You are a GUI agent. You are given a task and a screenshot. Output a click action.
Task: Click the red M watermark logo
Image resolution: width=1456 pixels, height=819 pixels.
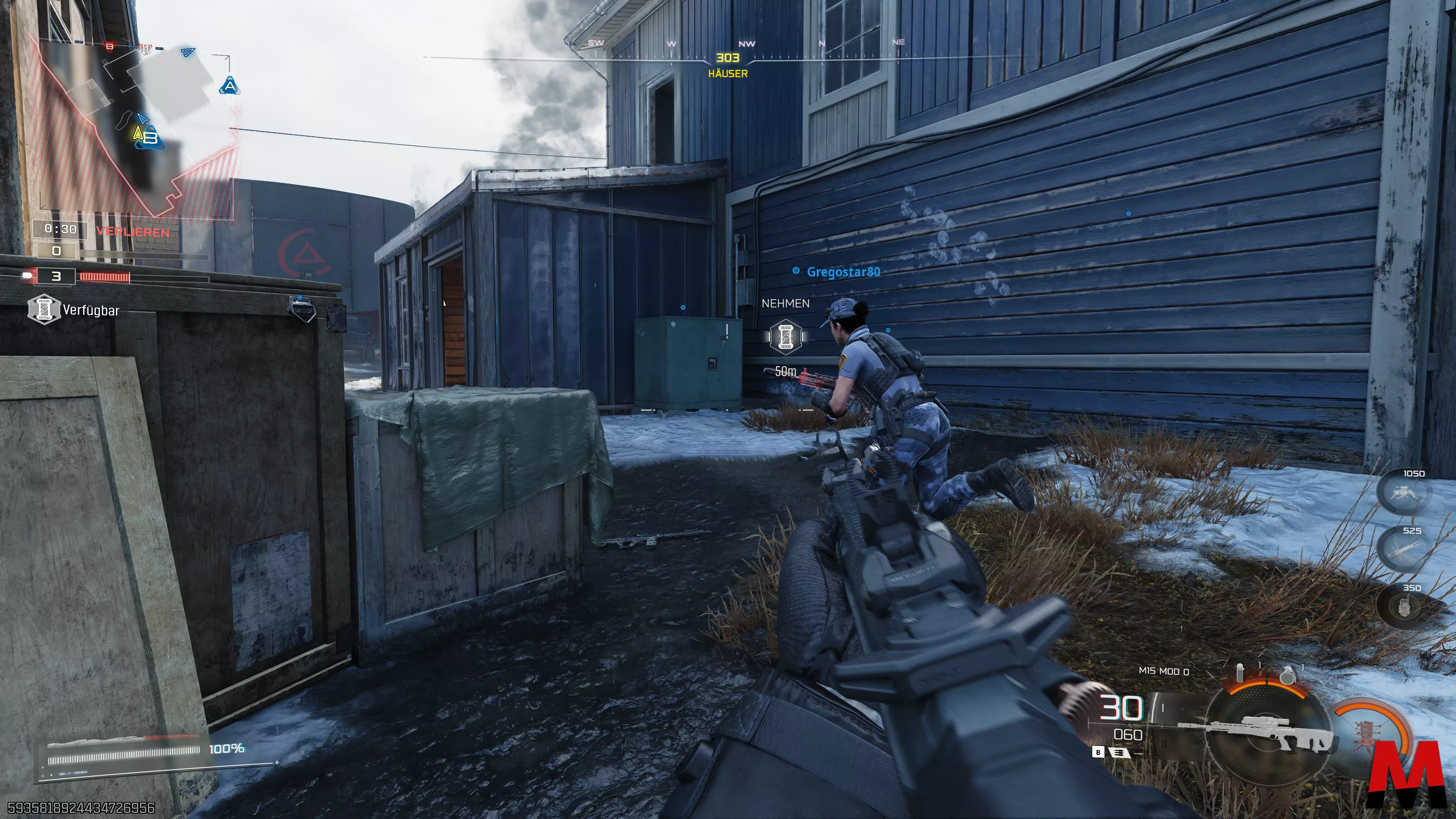point(1407,774)
